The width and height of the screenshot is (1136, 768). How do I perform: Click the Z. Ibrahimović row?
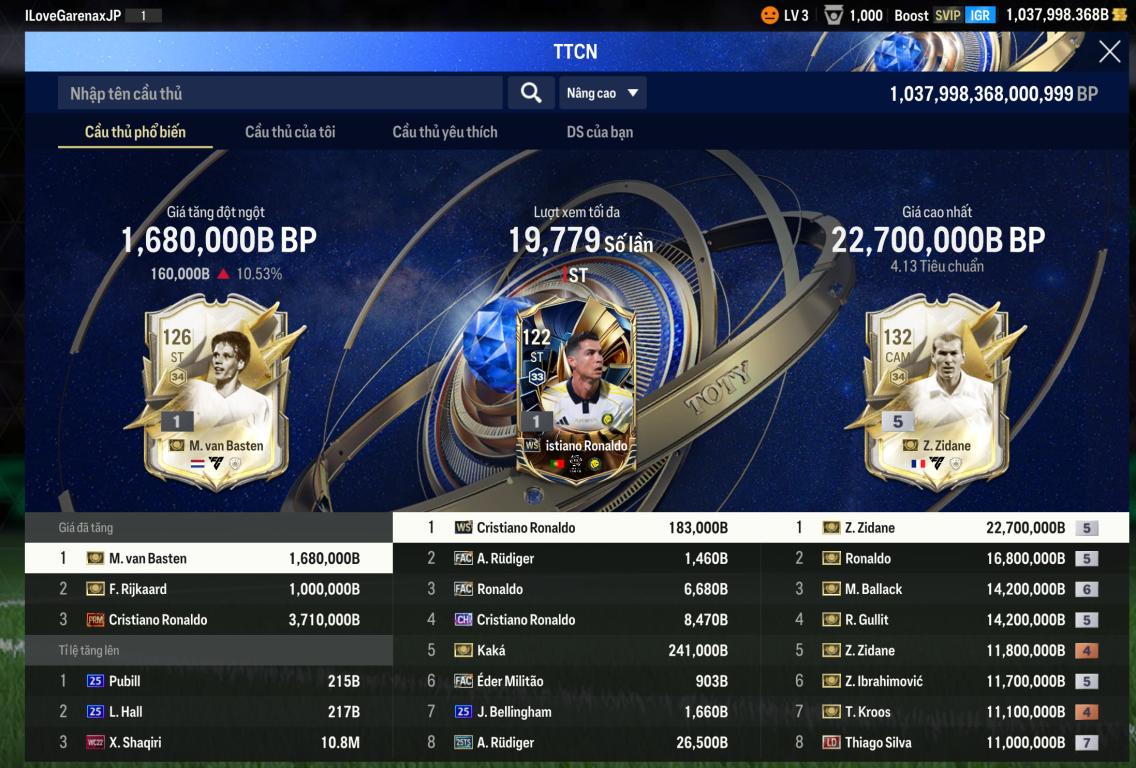[x=945, y=681]
